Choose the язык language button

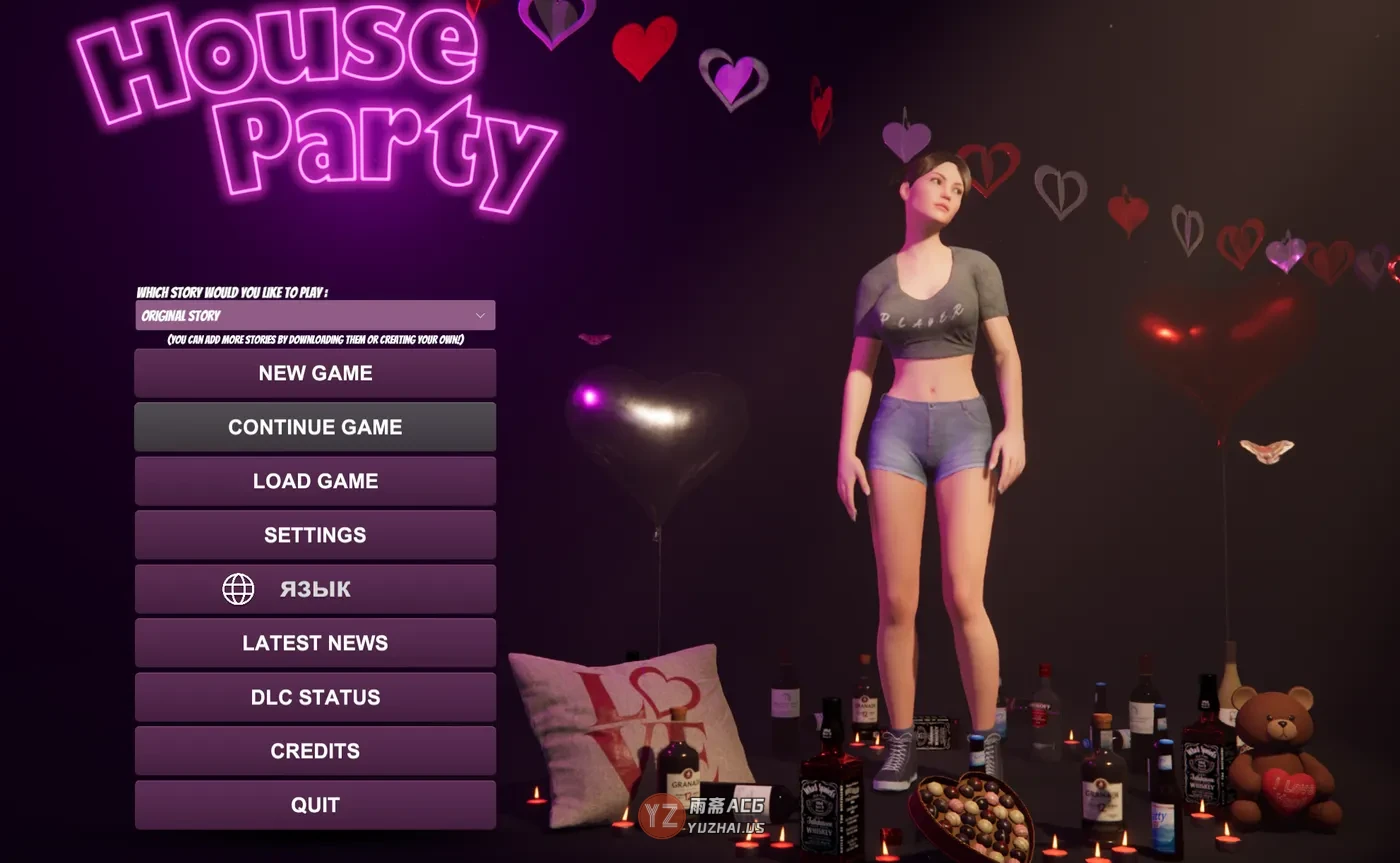pos(315,589)
